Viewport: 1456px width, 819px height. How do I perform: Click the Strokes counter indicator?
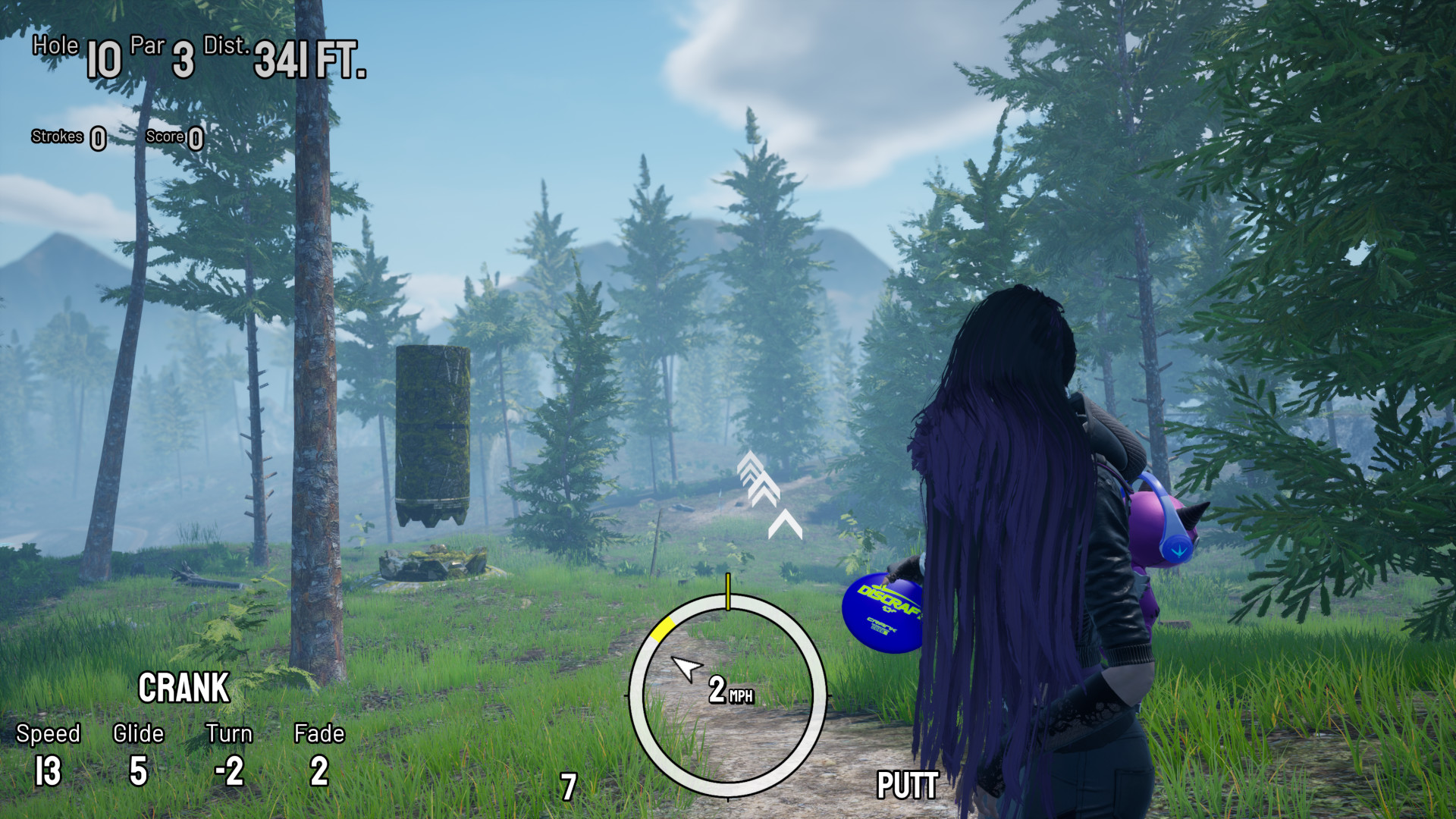[x=68, y=138]
